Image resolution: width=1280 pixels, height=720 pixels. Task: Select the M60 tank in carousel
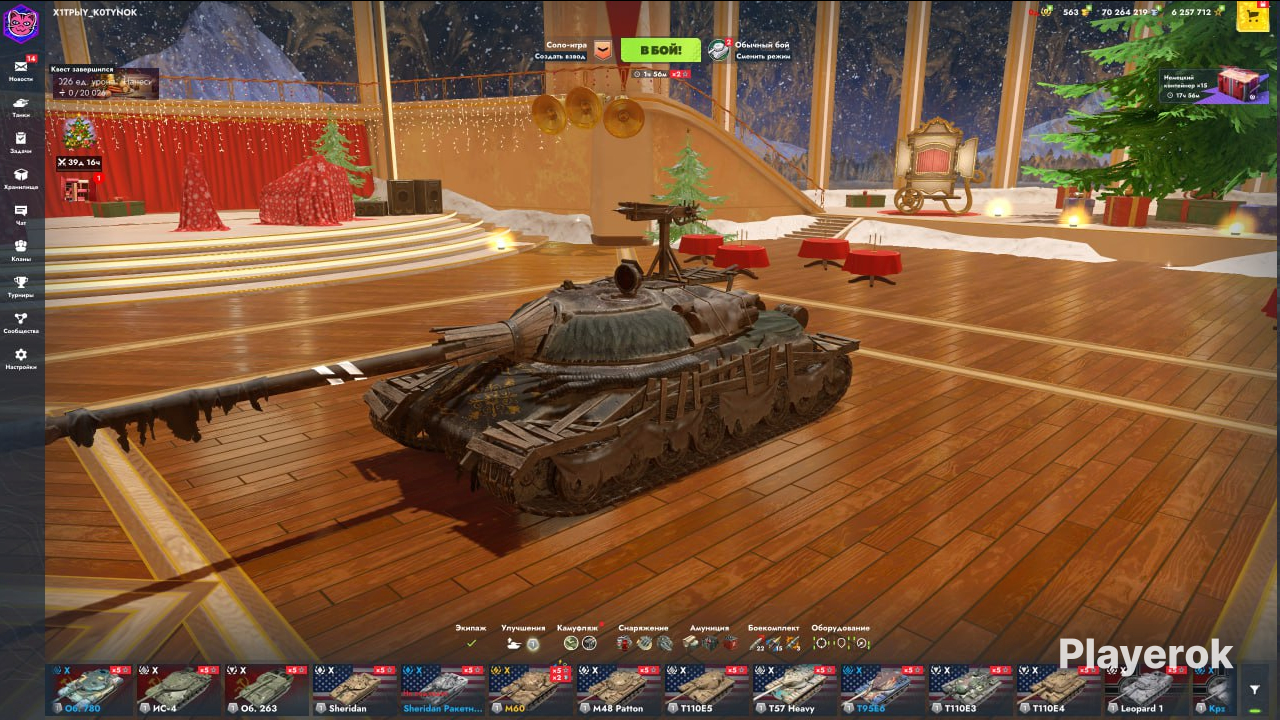click(530, 689)
